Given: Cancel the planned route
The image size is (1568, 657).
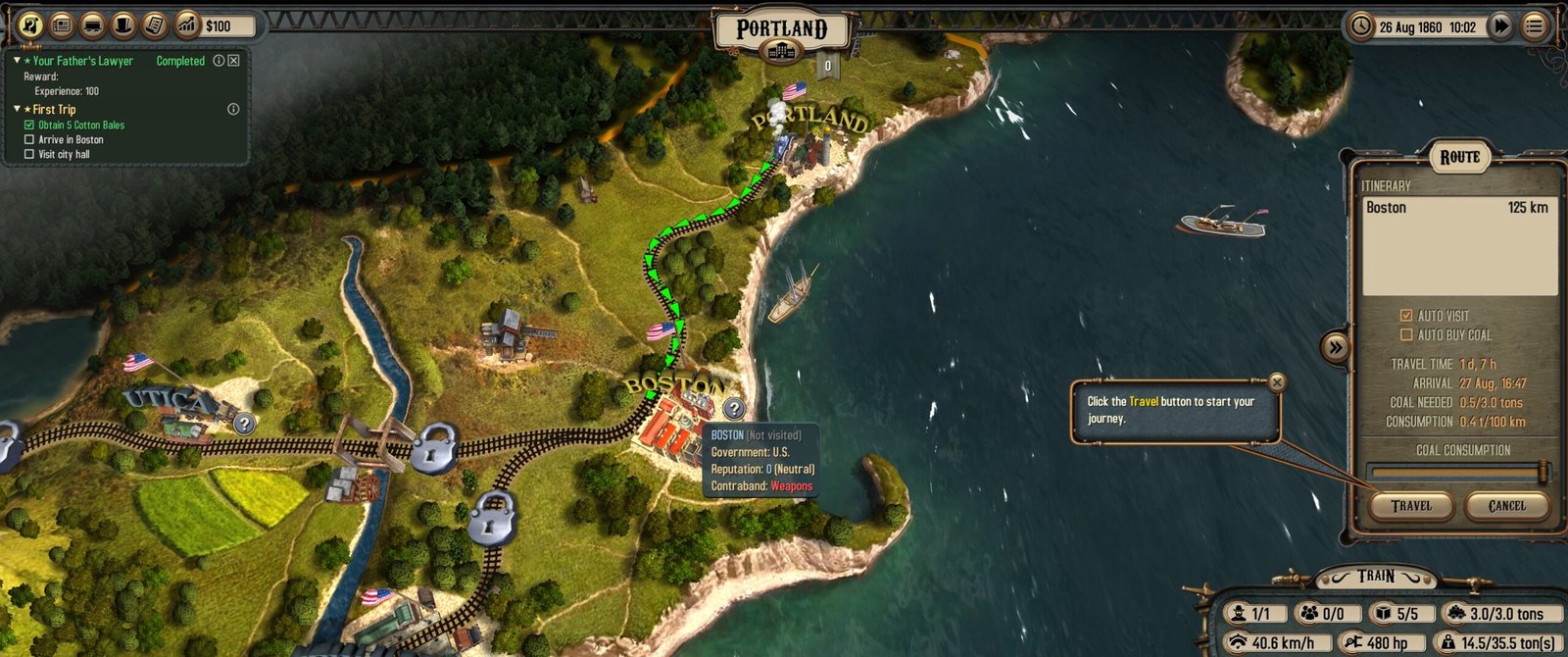Looking at the screenshot, I should pyautogui.click(x=1506, y=506).
